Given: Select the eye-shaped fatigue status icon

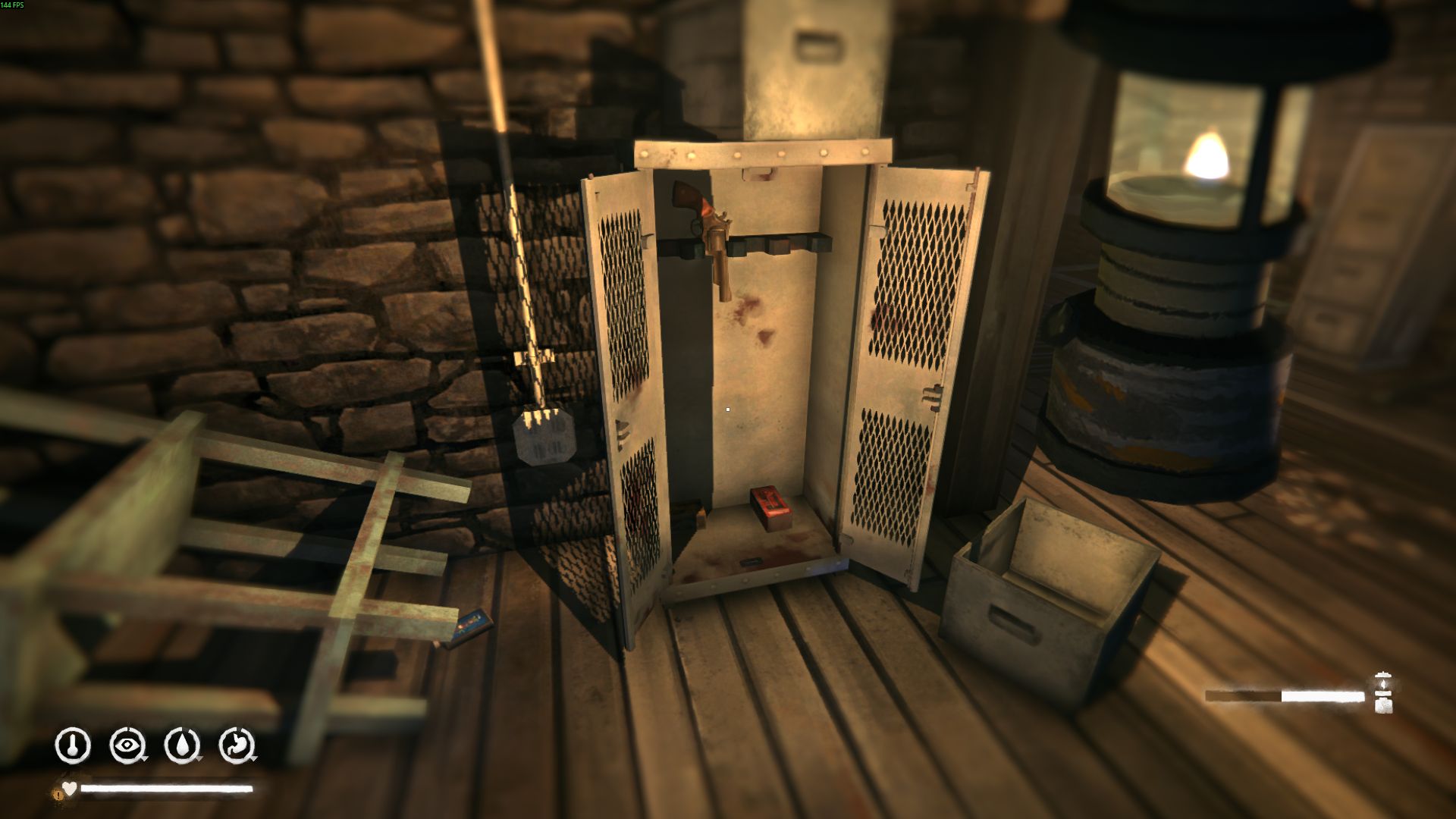Looking at the screenshot, I should (x=127, y=745).
